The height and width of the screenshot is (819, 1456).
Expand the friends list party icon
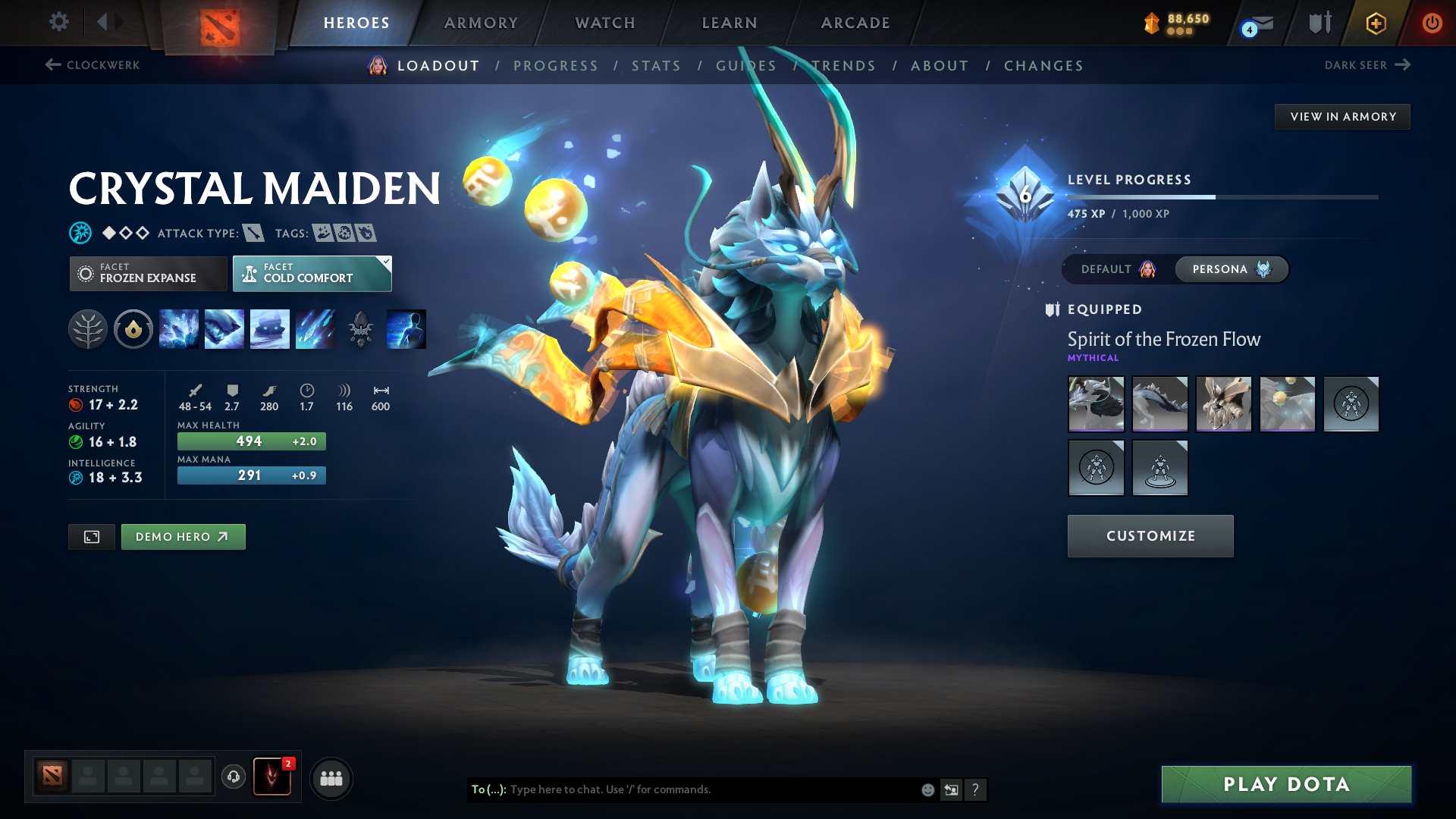[x=331, y=777]
